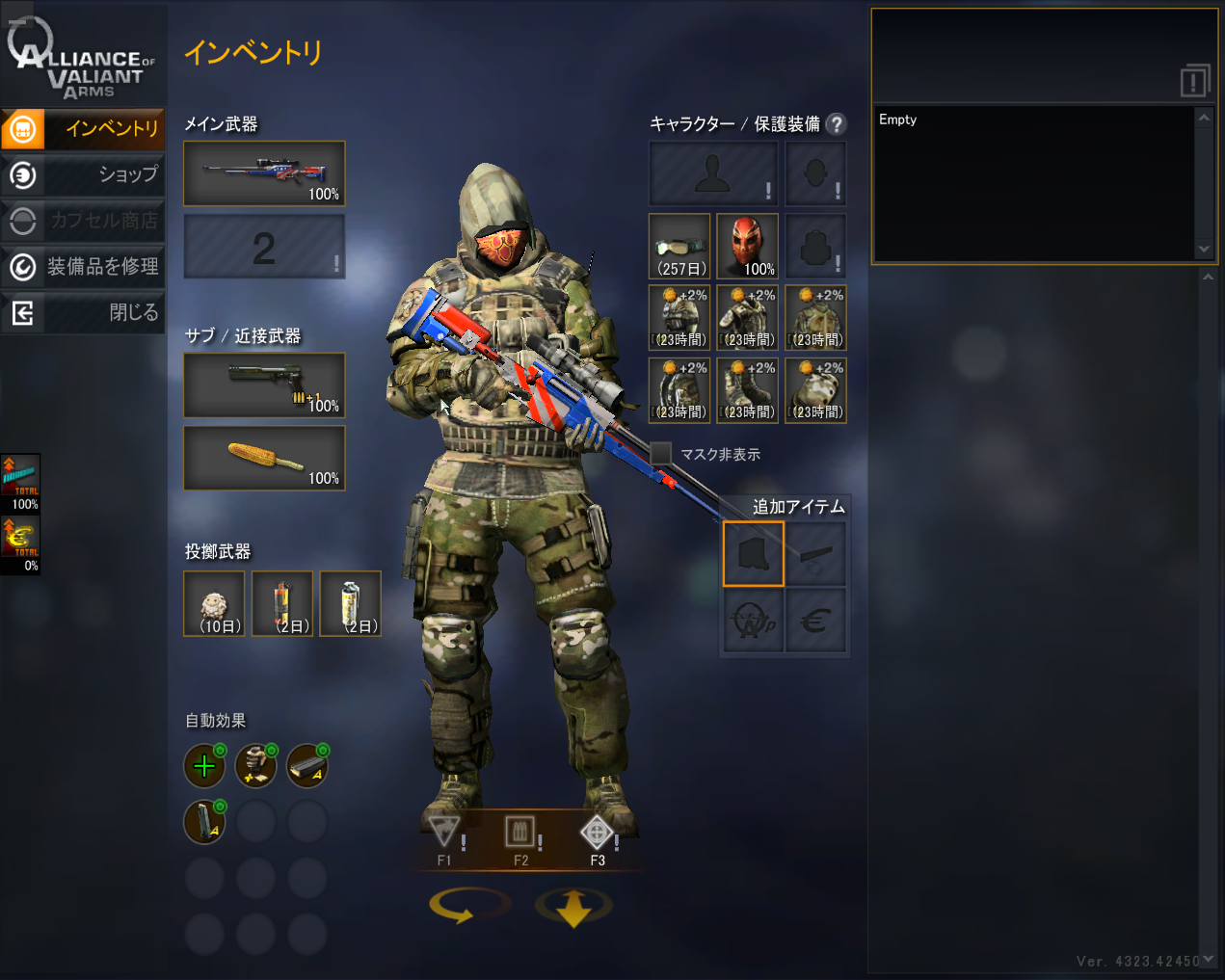
Task: Toggle the マスク非表示 checkbox
Action: pyautogui.click(x=661, y=454)
